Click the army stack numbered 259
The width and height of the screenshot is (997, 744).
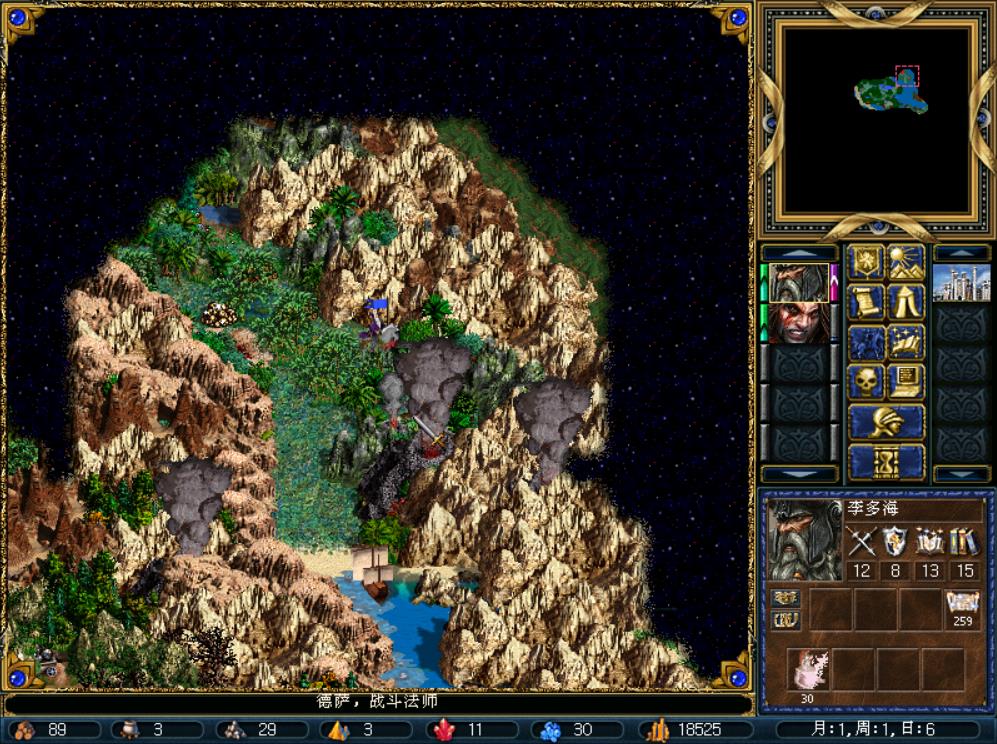click(x=962, y=608)
